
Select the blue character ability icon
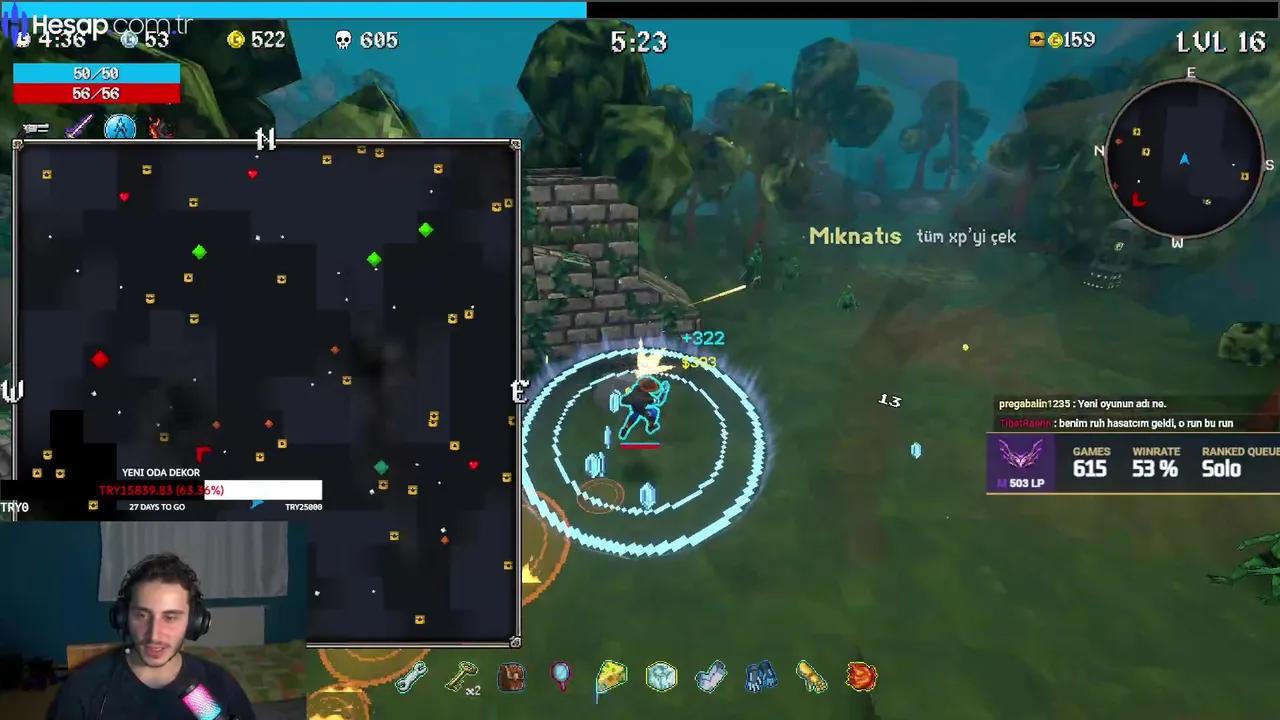pos(120,128)
